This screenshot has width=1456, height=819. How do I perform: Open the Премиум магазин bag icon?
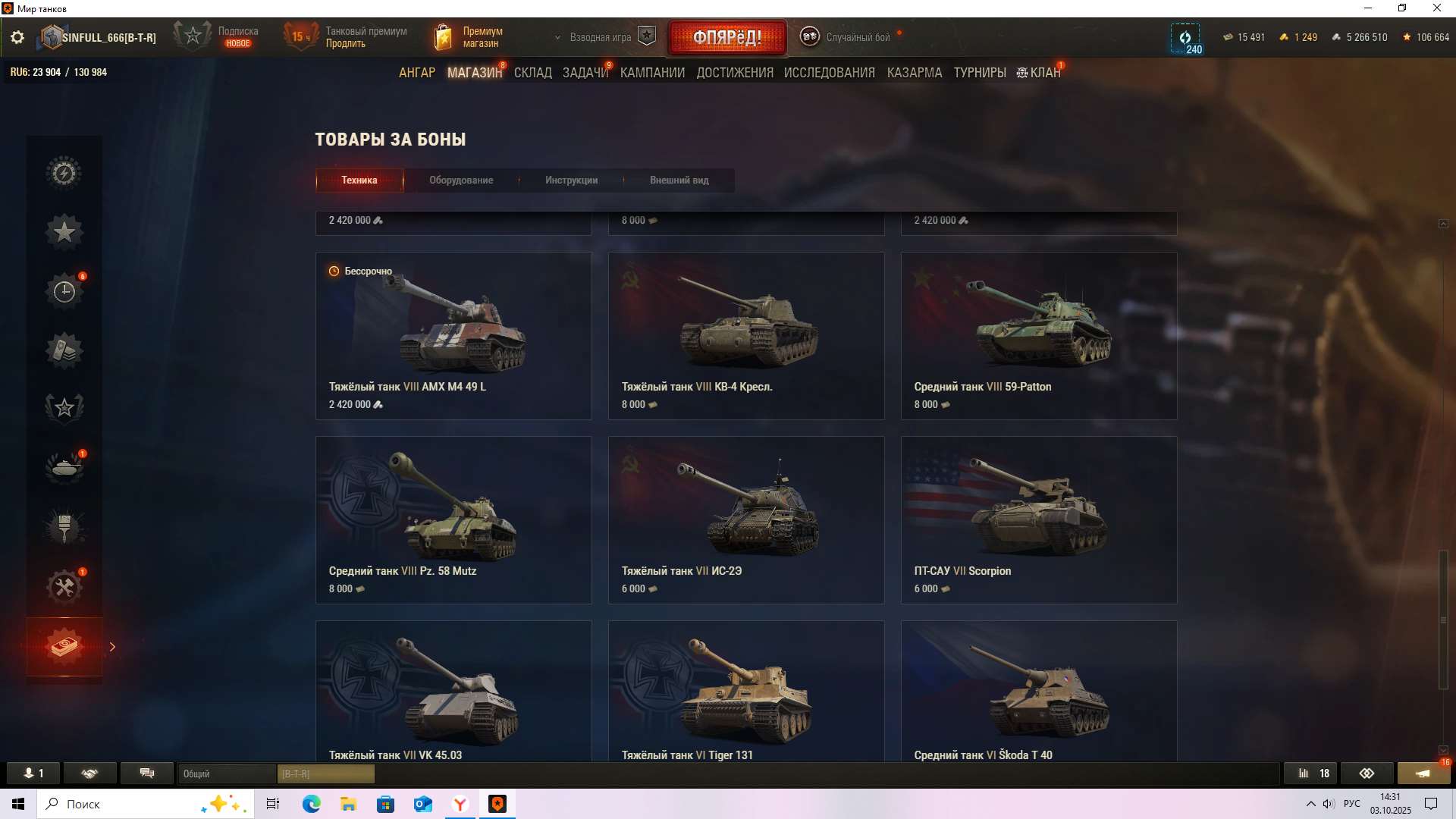tap(444, 36)
